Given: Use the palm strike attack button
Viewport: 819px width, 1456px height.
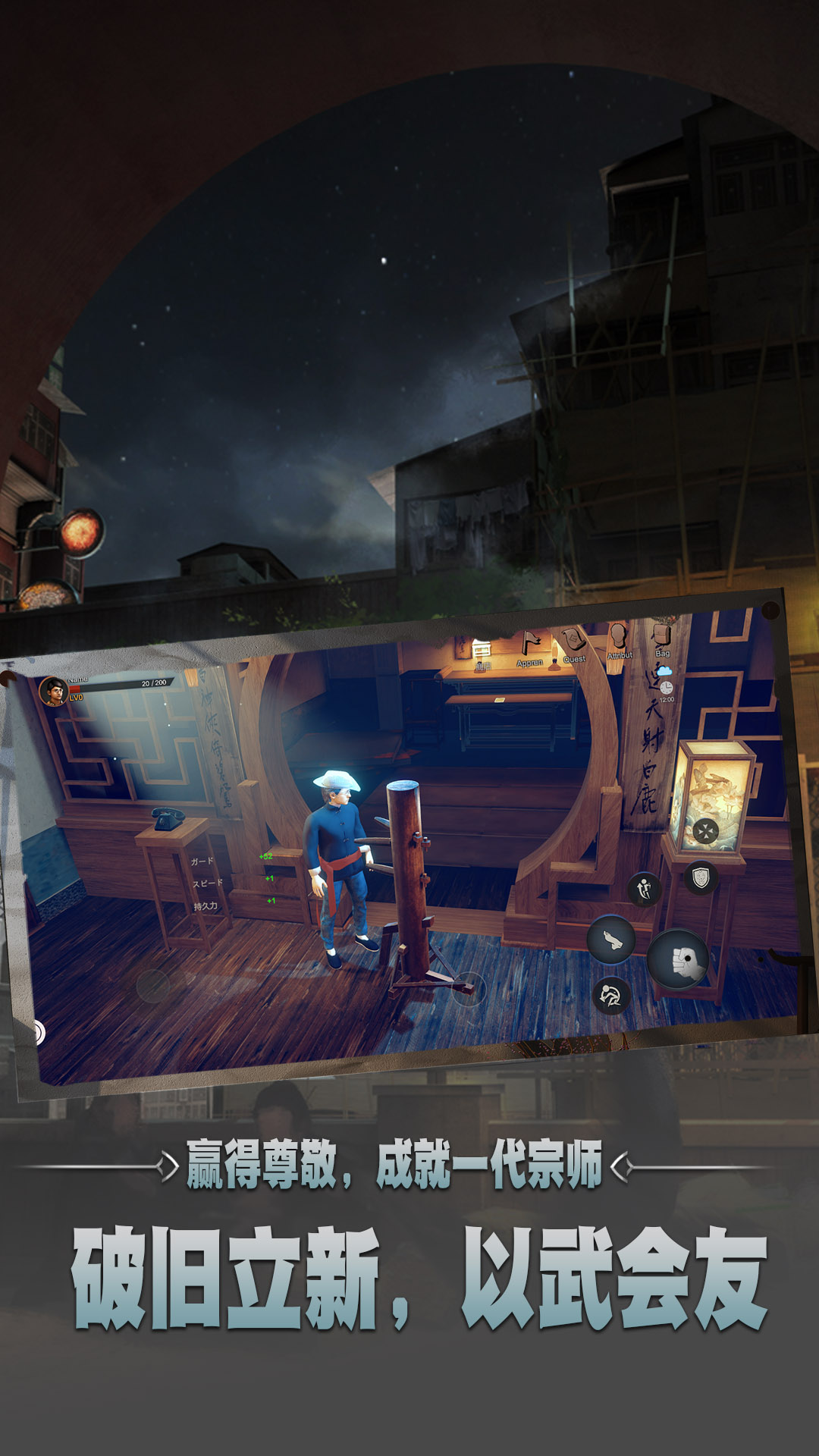Looking at the screenshot, I should coord(611,940).
